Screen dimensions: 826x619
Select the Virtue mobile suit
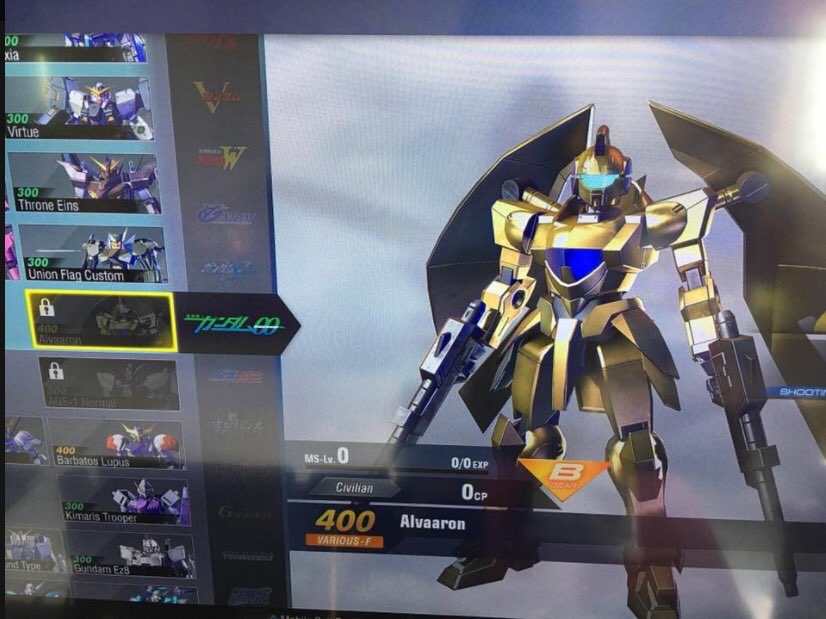[80, 108]
